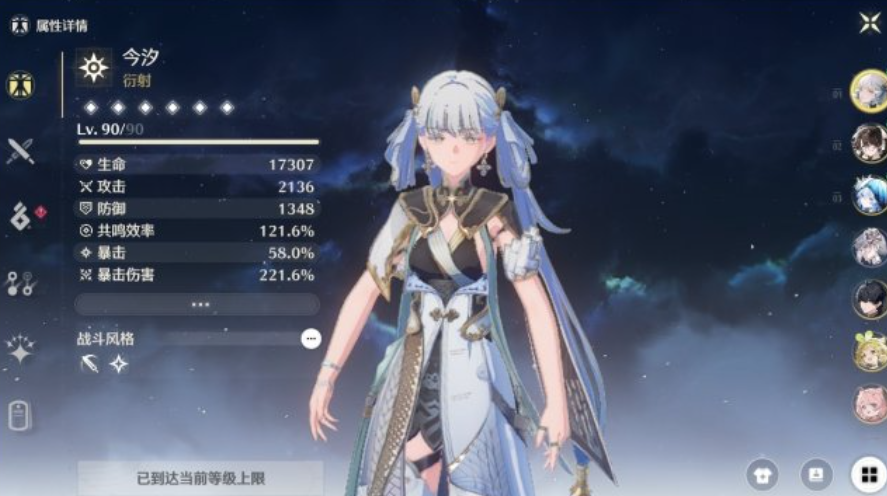The image size is (887, 496).
Task: Open the skill tree nodes tab
Action: coord(20,283)
